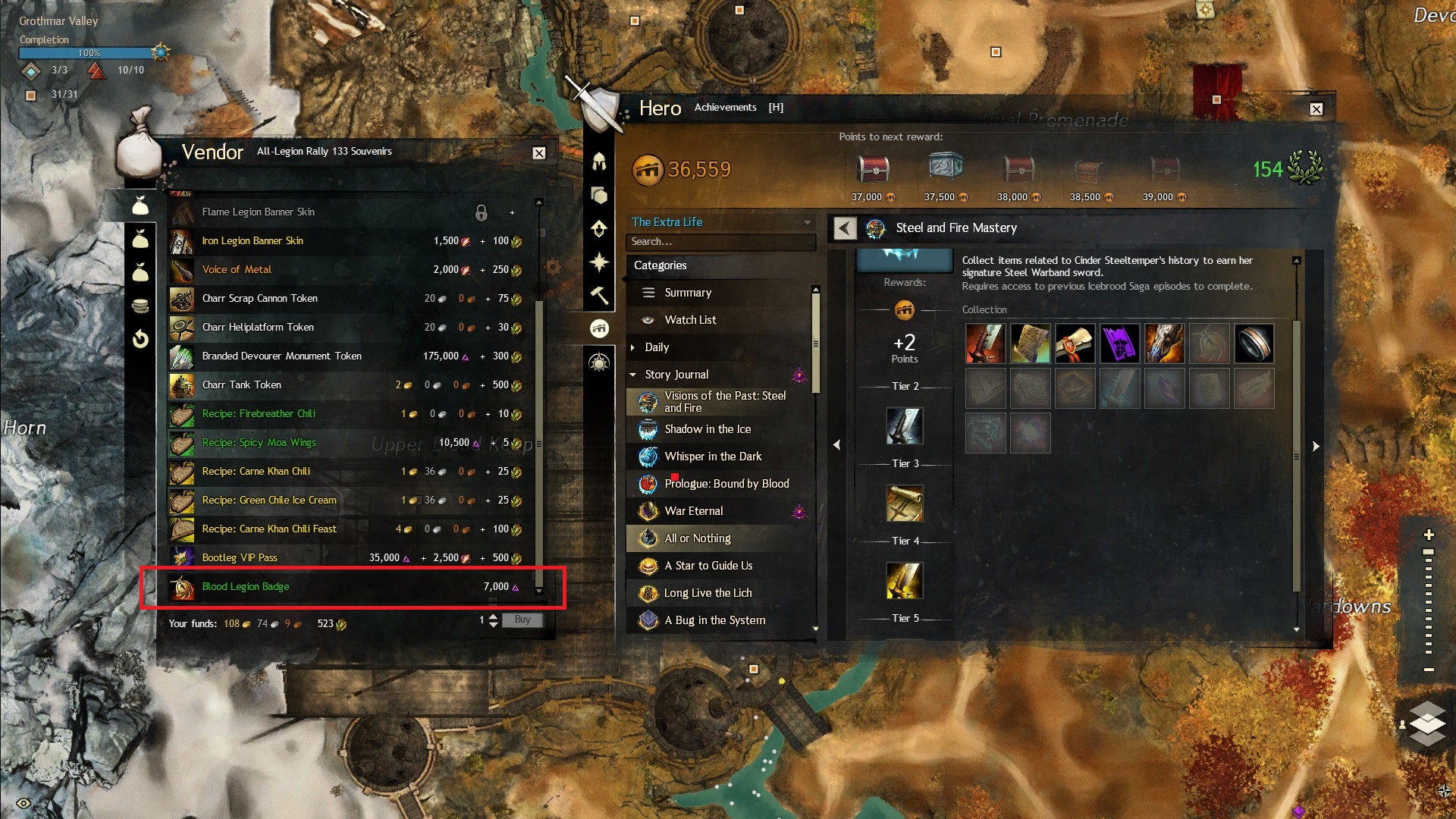Close the Vendor window
The height and width of the screenshot is (819, 1456).
(539, 153)
